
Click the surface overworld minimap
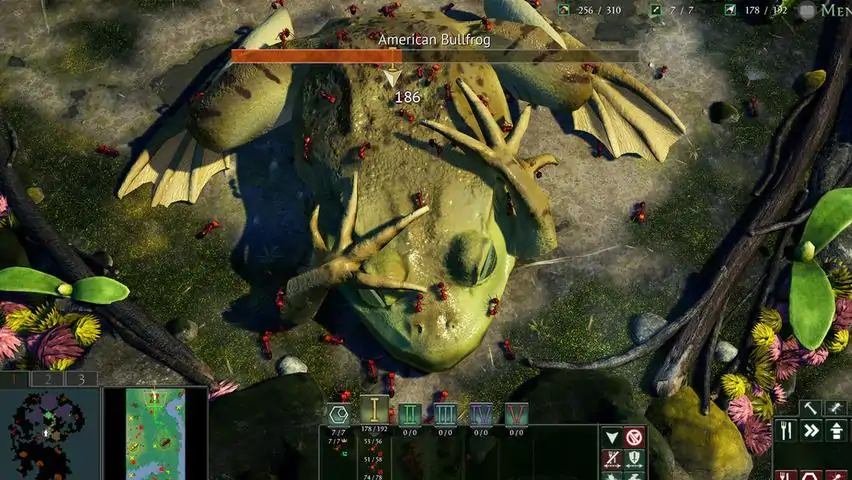155,434
